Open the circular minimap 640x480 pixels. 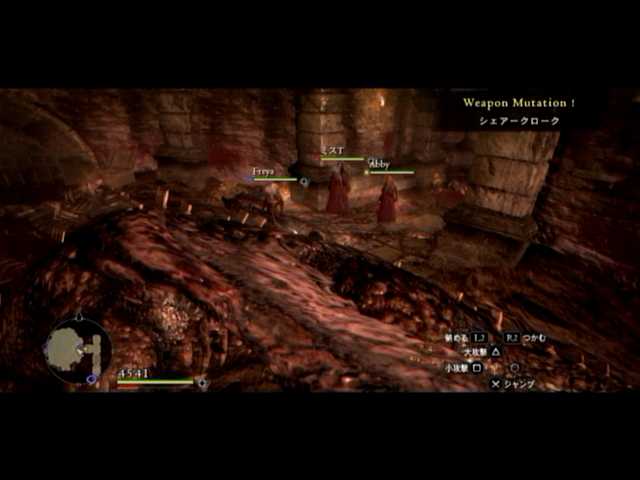pos(77,349)
